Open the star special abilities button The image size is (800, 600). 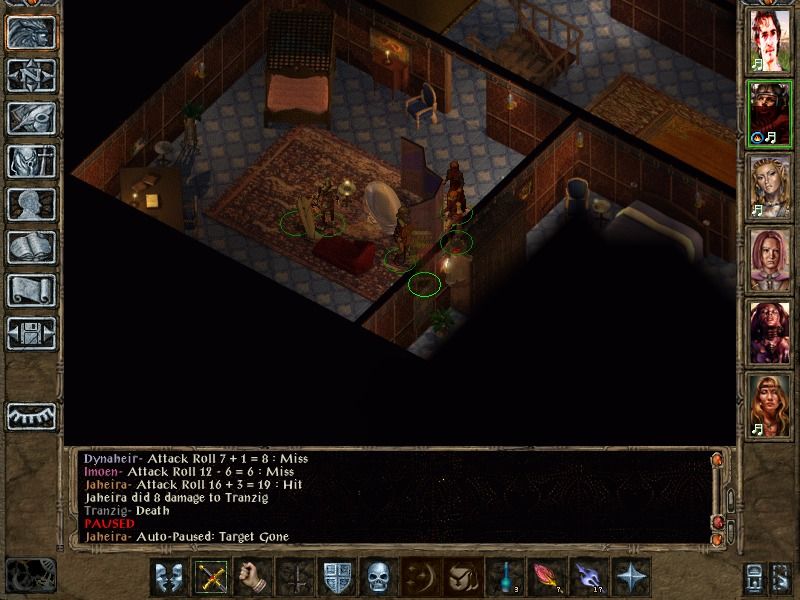(631, 577)
